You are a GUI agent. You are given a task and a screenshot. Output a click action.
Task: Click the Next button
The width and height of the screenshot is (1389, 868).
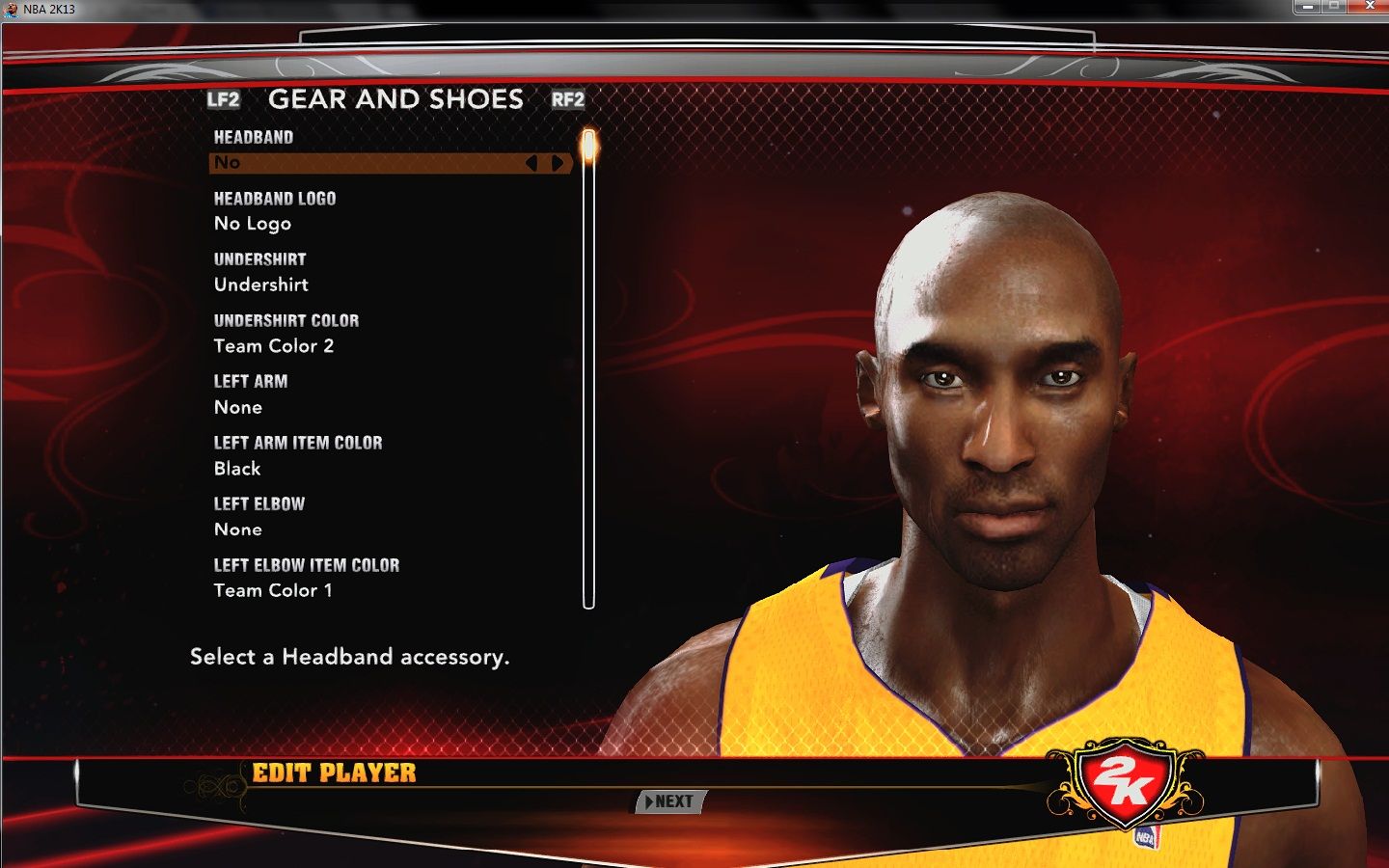(x=670, y=801)
